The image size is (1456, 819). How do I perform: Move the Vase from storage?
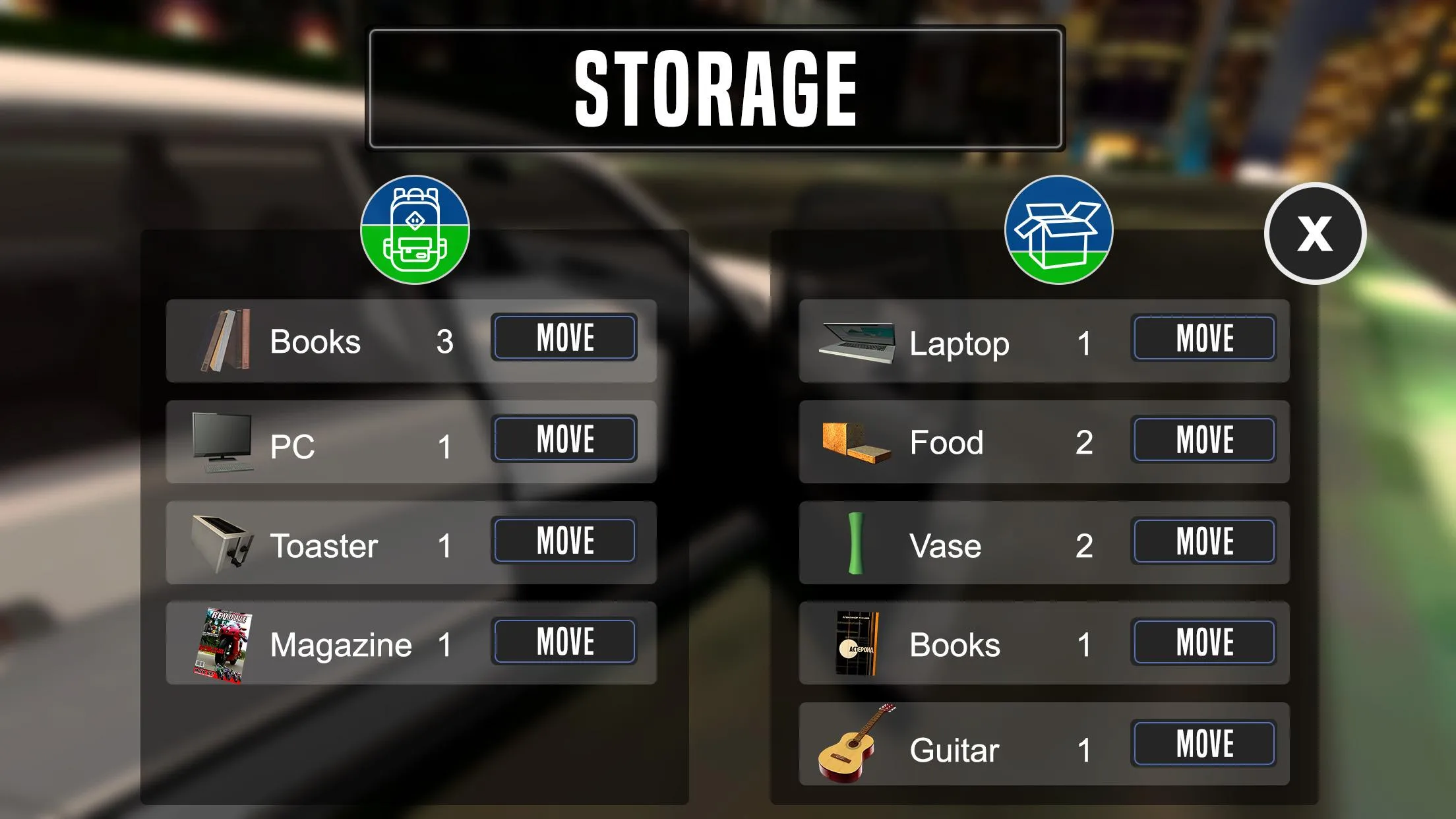pyautogui.click(x=1203, y=541)
